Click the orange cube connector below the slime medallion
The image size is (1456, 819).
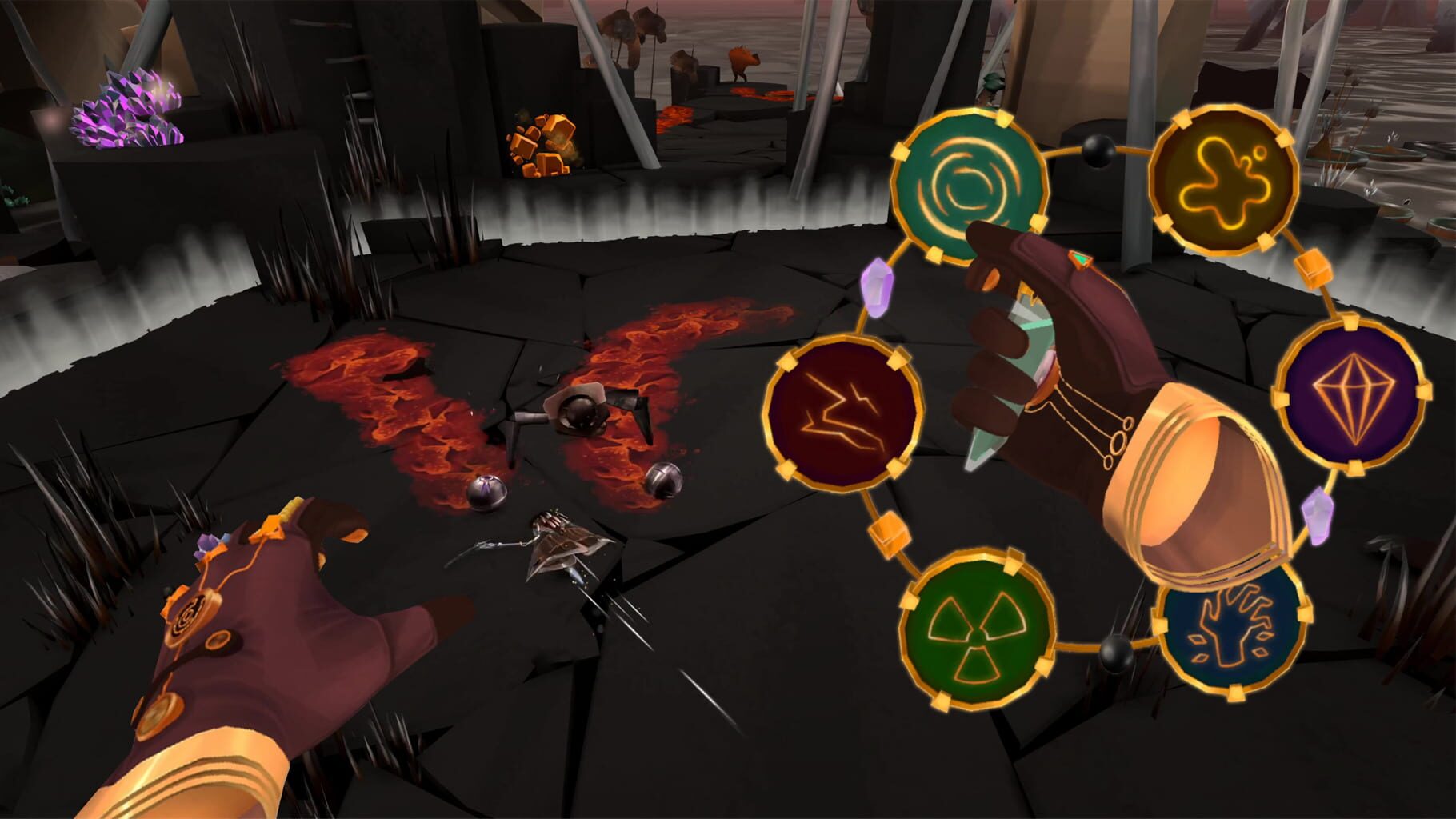(1312, 269)
